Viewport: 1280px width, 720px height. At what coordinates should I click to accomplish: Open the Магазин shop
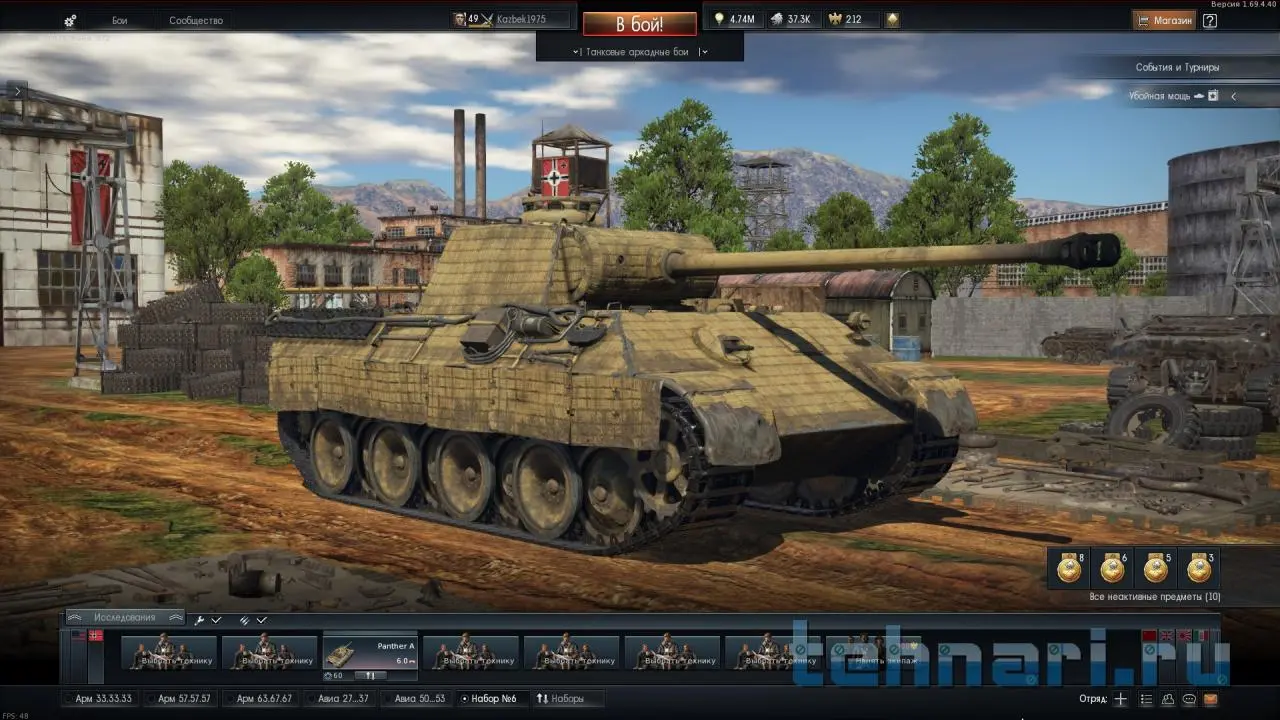[1164, 20]
